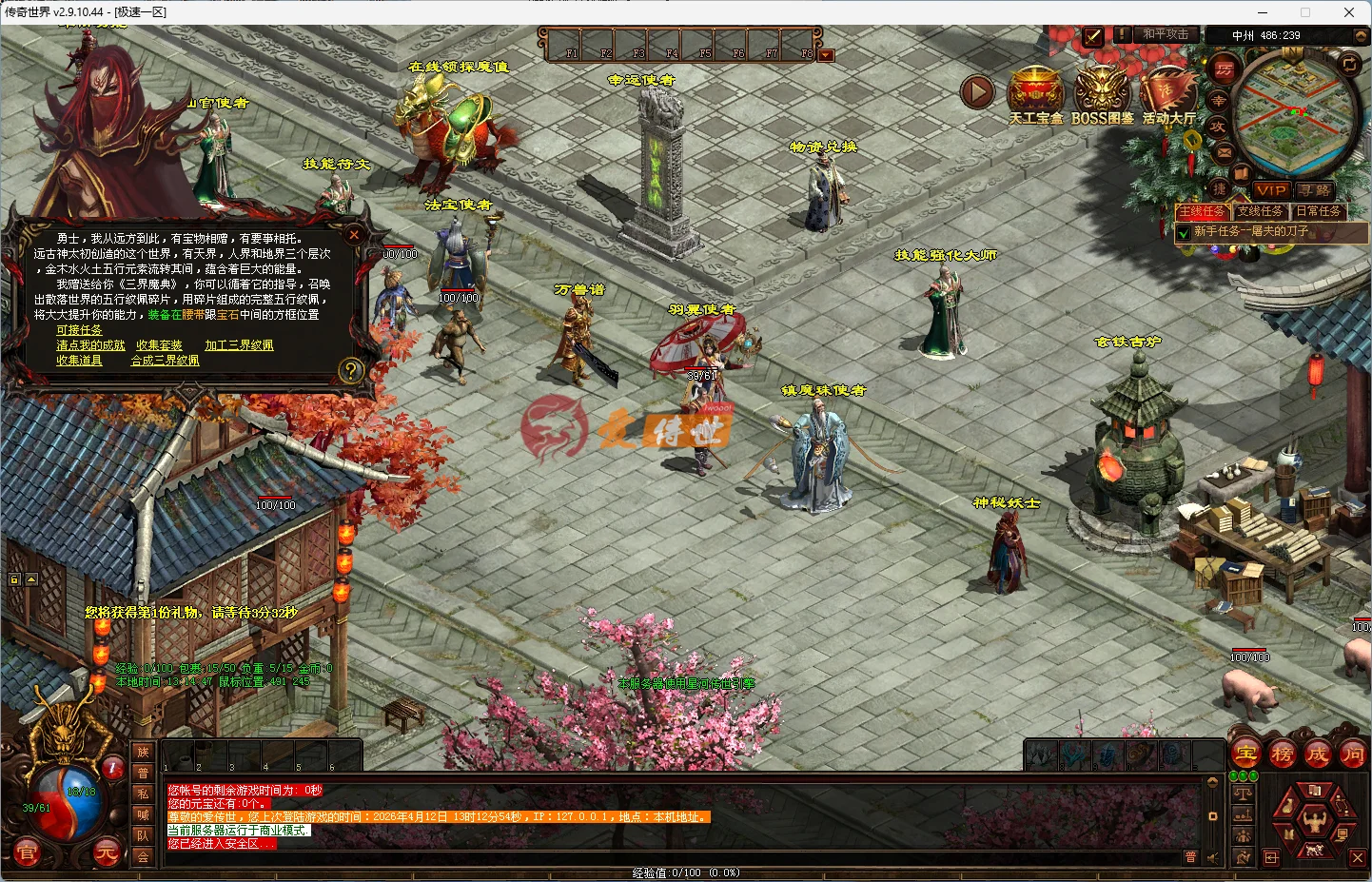The width and height of the screenshot is (1372, 882).
Task: Open the BOSS图鉴 boss compendium
Action: coord(1102,90)
